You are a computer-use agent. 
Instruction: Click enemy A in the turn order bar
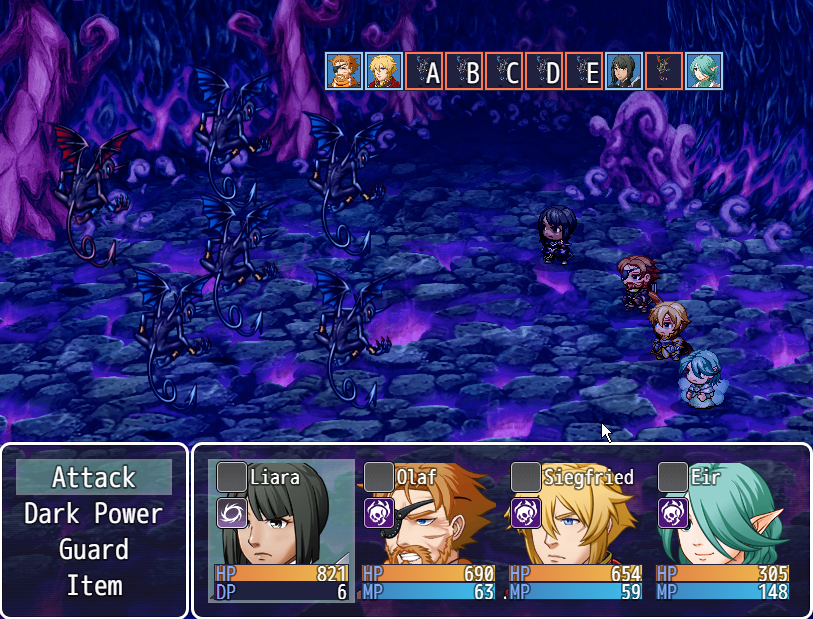[x=424, y=72]
